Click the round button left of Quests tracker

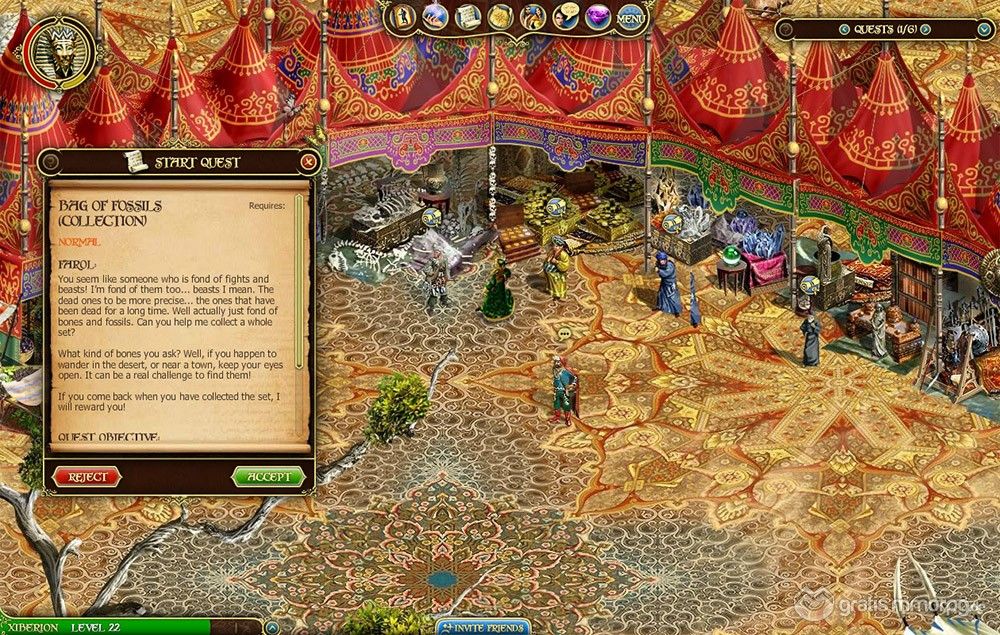[x=783, y=30]
